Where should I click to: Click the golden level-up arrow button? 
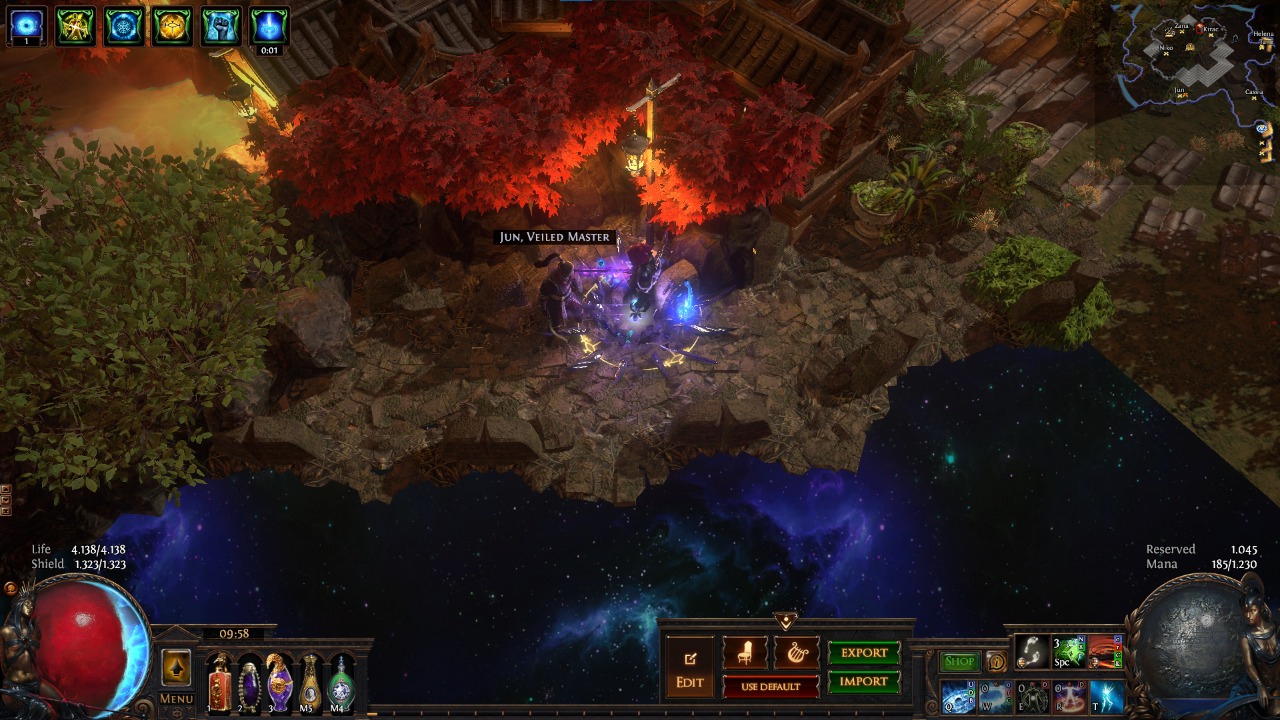176,668
